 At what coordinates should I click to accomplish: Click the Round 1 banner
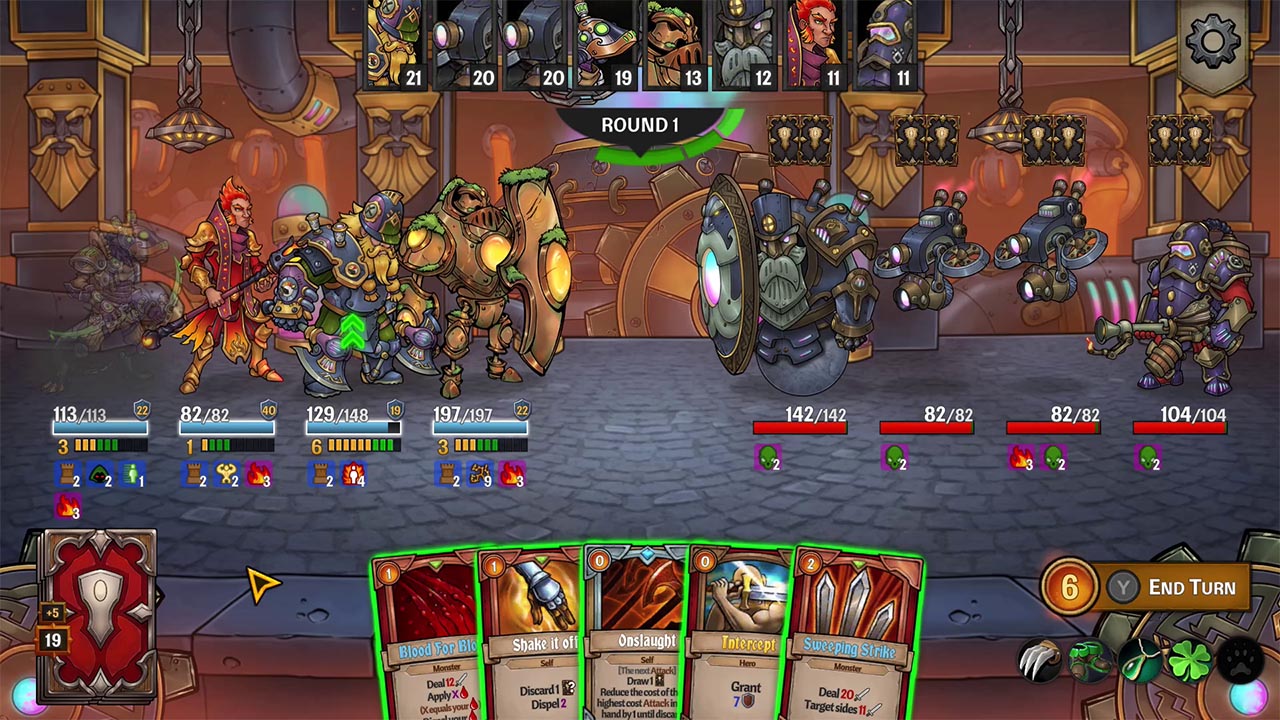(x=638, y=125)
